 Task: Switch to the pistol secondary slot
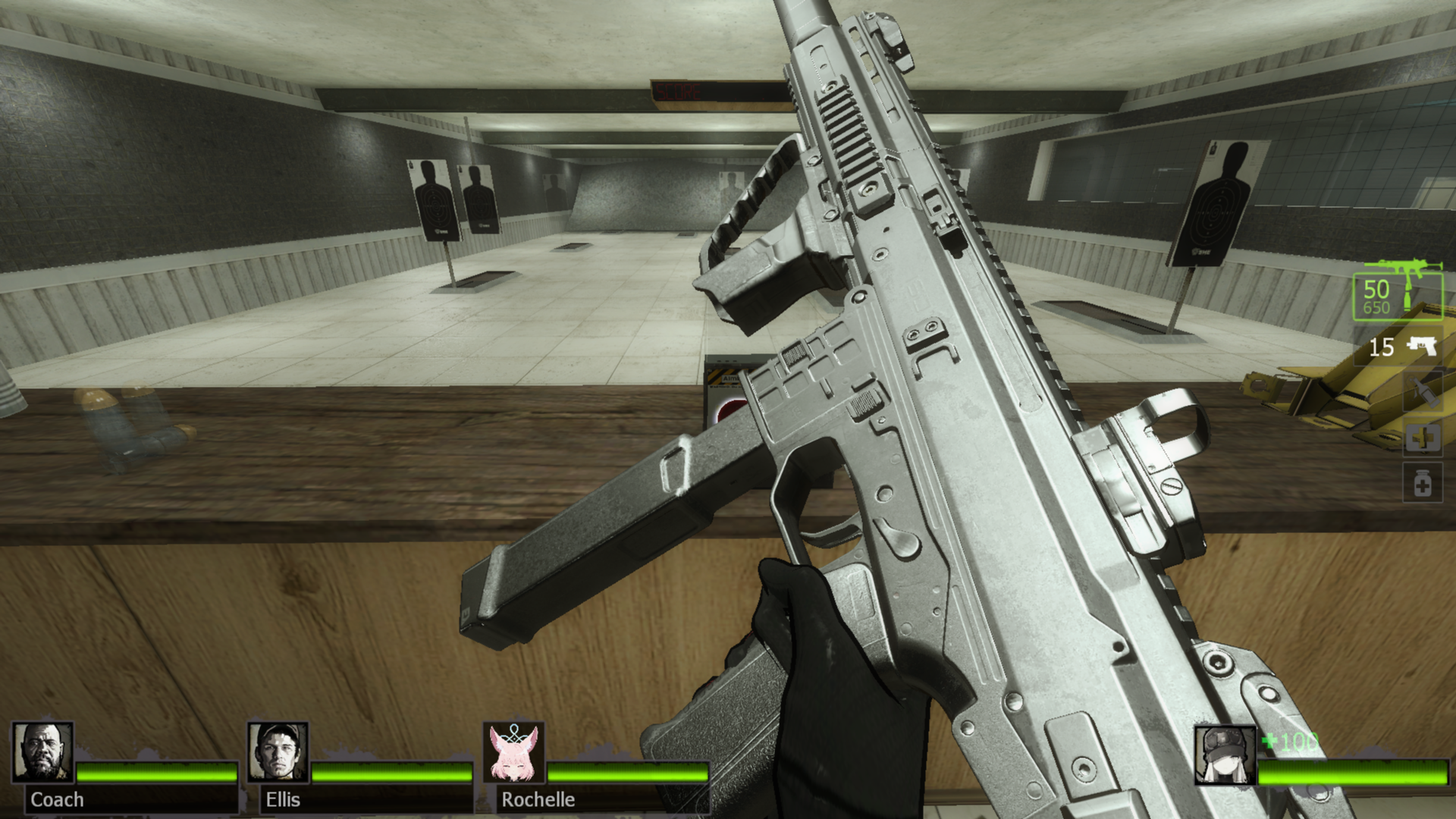(1402, 347)
